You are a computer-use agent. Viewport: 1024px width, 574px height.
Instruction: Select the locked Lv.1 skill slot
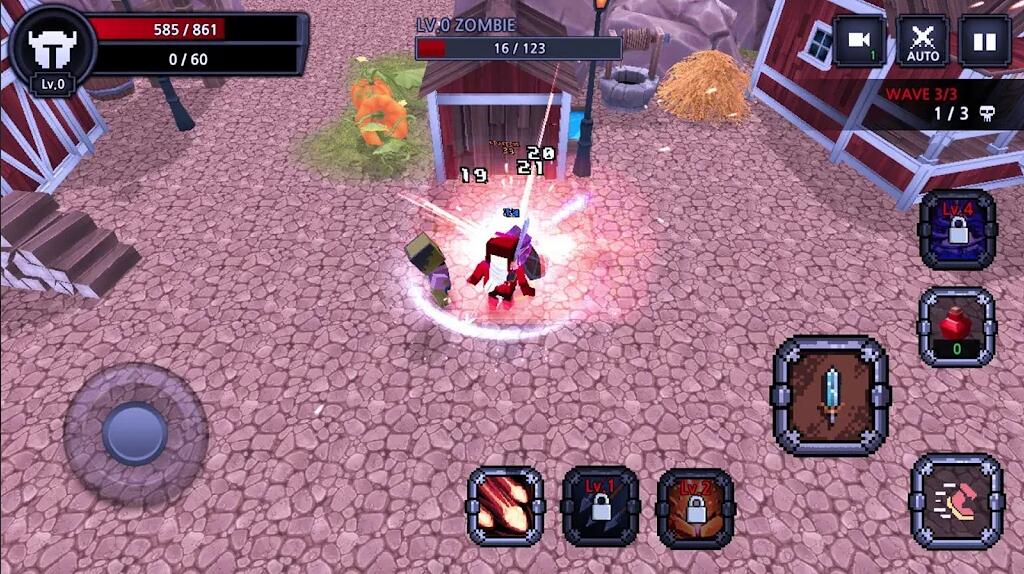click(x=600, y=506)
